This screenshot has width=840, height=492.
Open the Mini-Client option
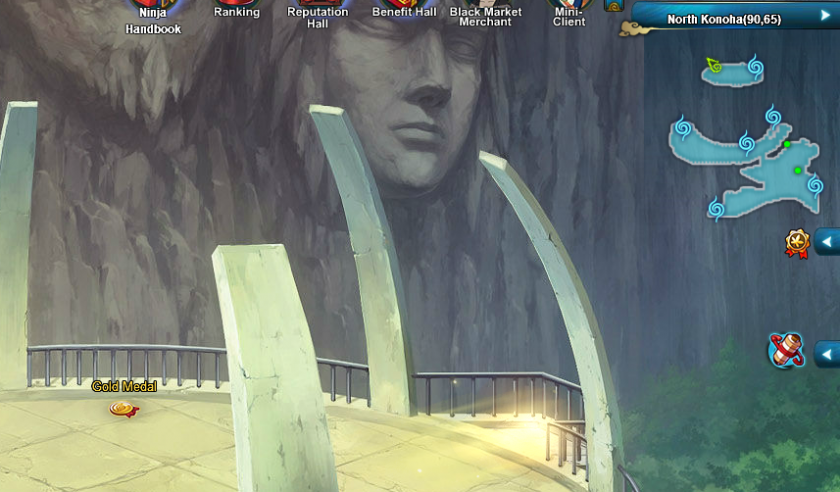pyautogui.click(x=569, y=14)
